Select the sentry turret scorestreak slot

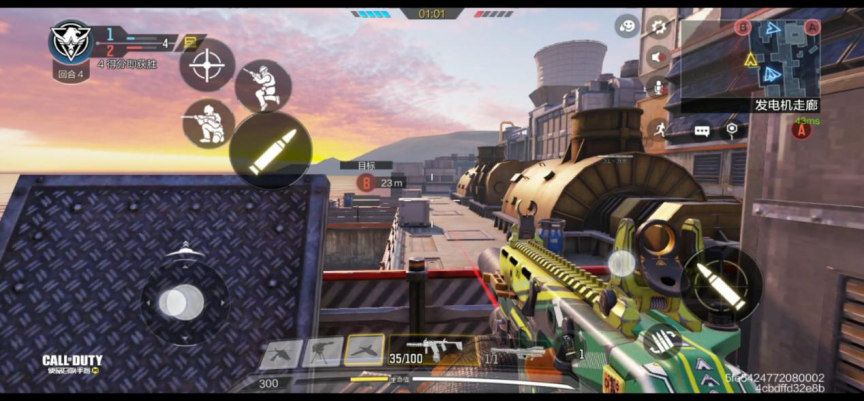pyautogui.click(x=322, y=350)
